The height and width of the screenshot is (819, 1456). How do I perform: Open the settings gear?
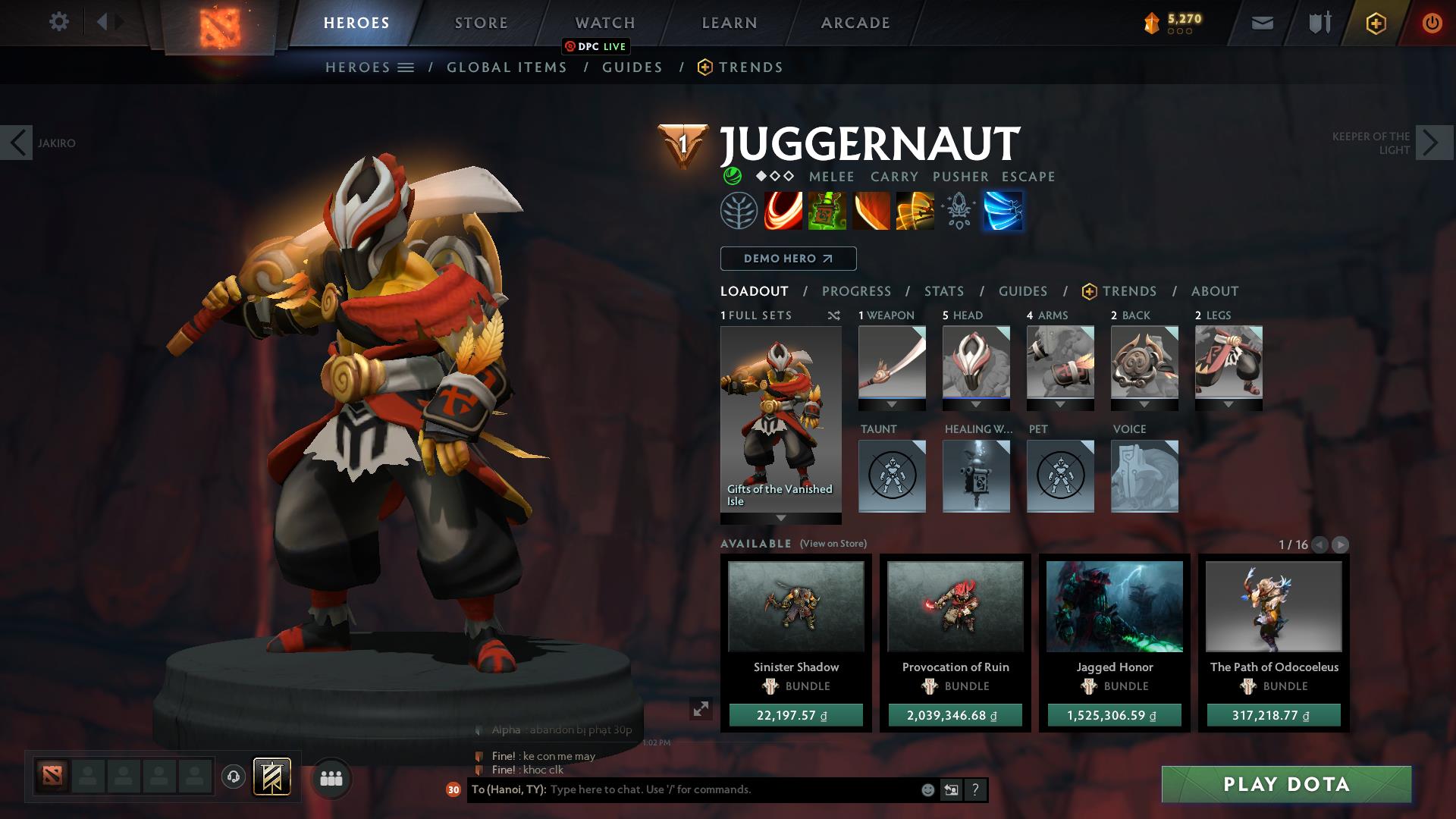(59, 23)
